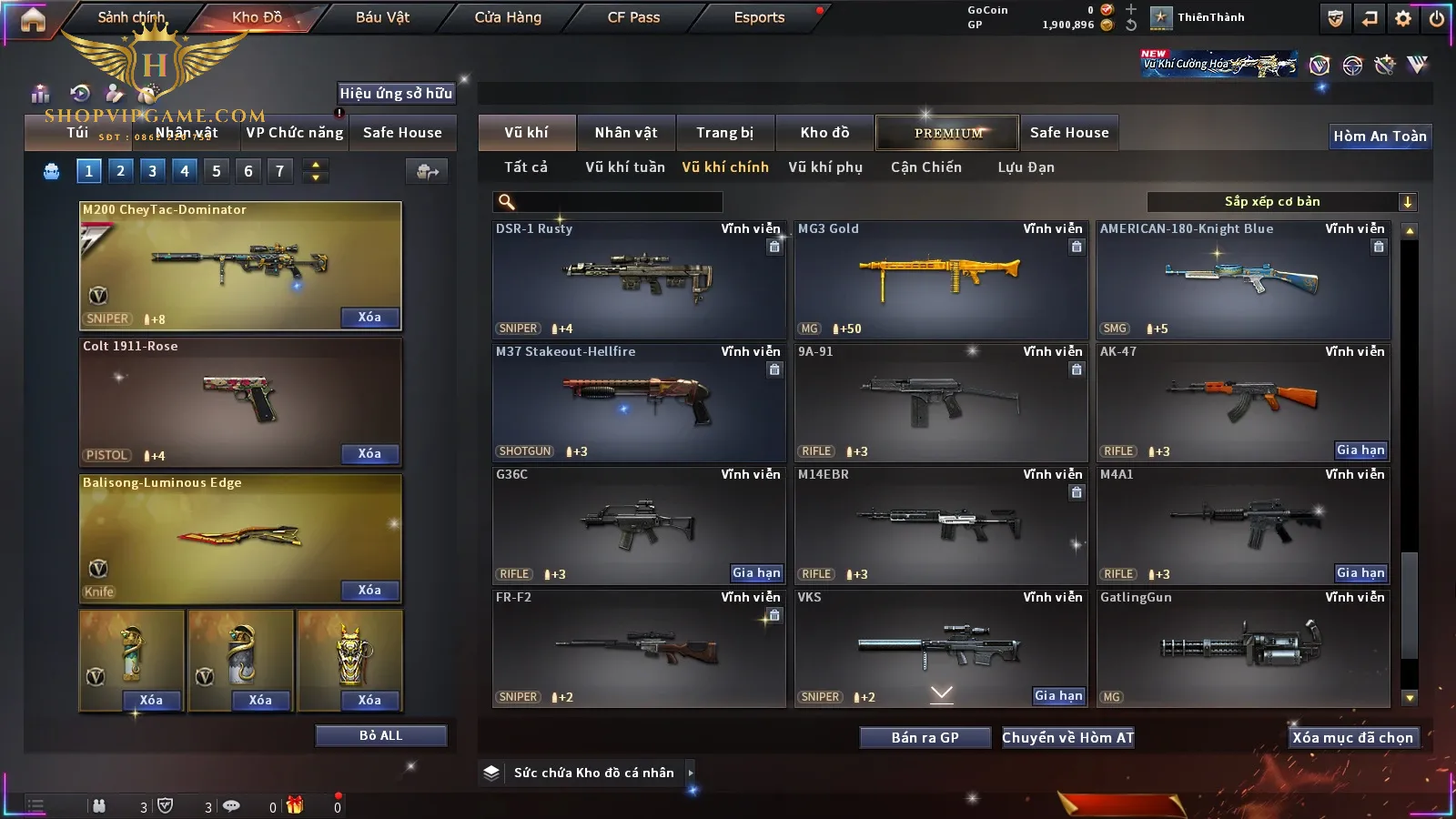
Task: Remove the Colt 1911-Rose with Xóa
Action: click(x=369, y=454)
